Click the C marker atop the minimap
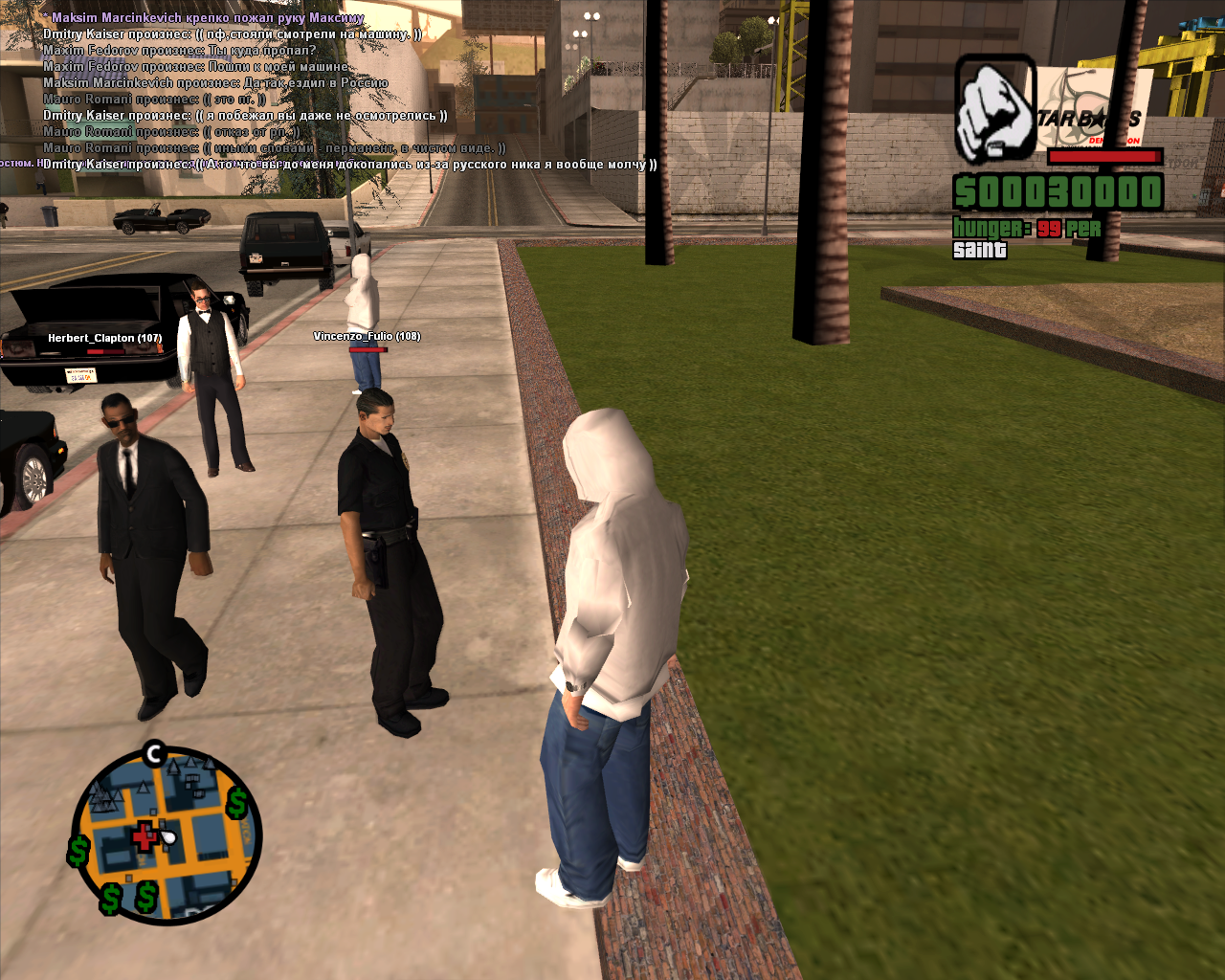This screenshot has height=980, width=1225. [x=154, y=754]
